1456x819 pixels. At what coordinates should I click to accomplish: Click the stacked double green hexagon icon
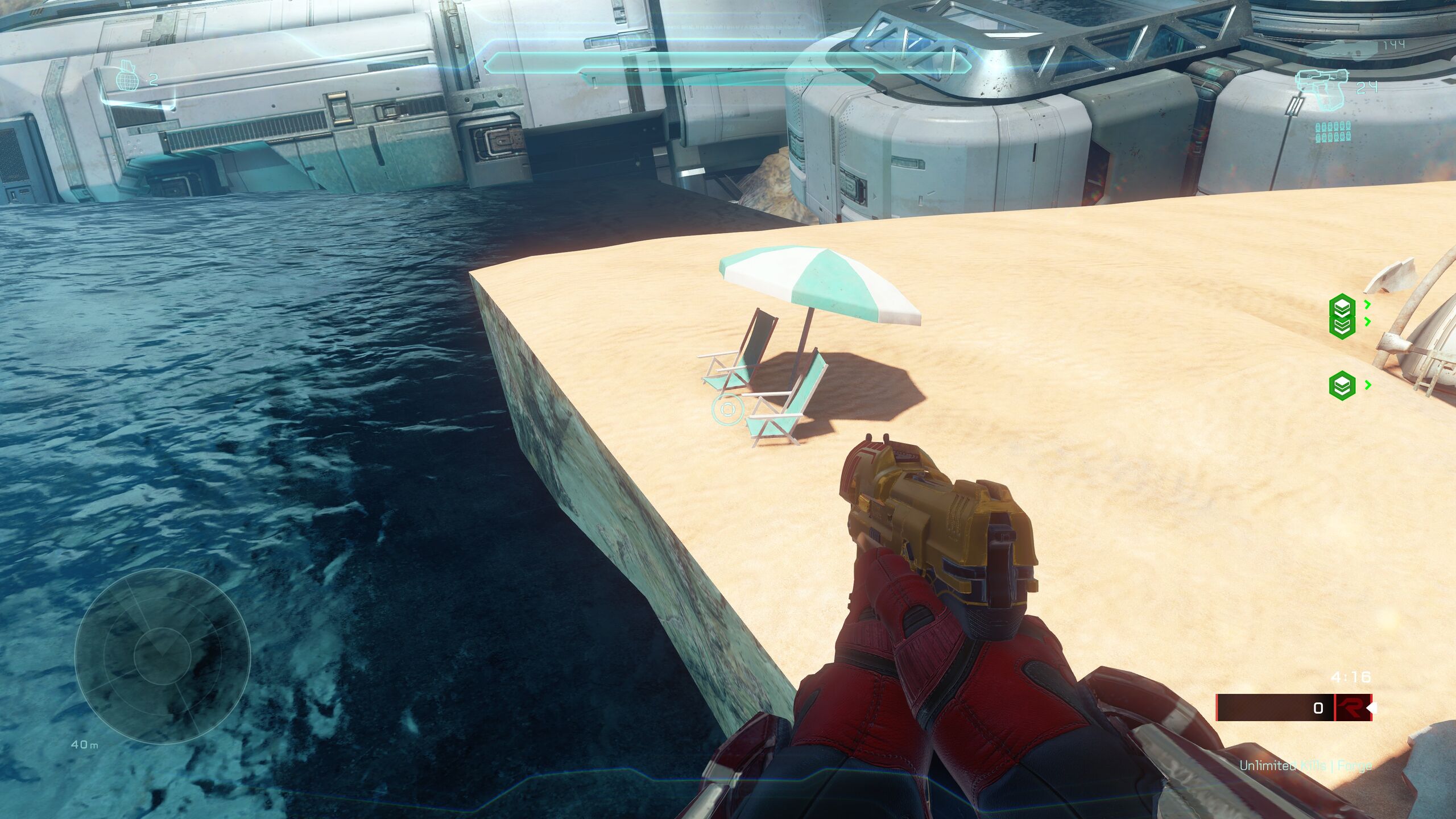coord(1342,316)
